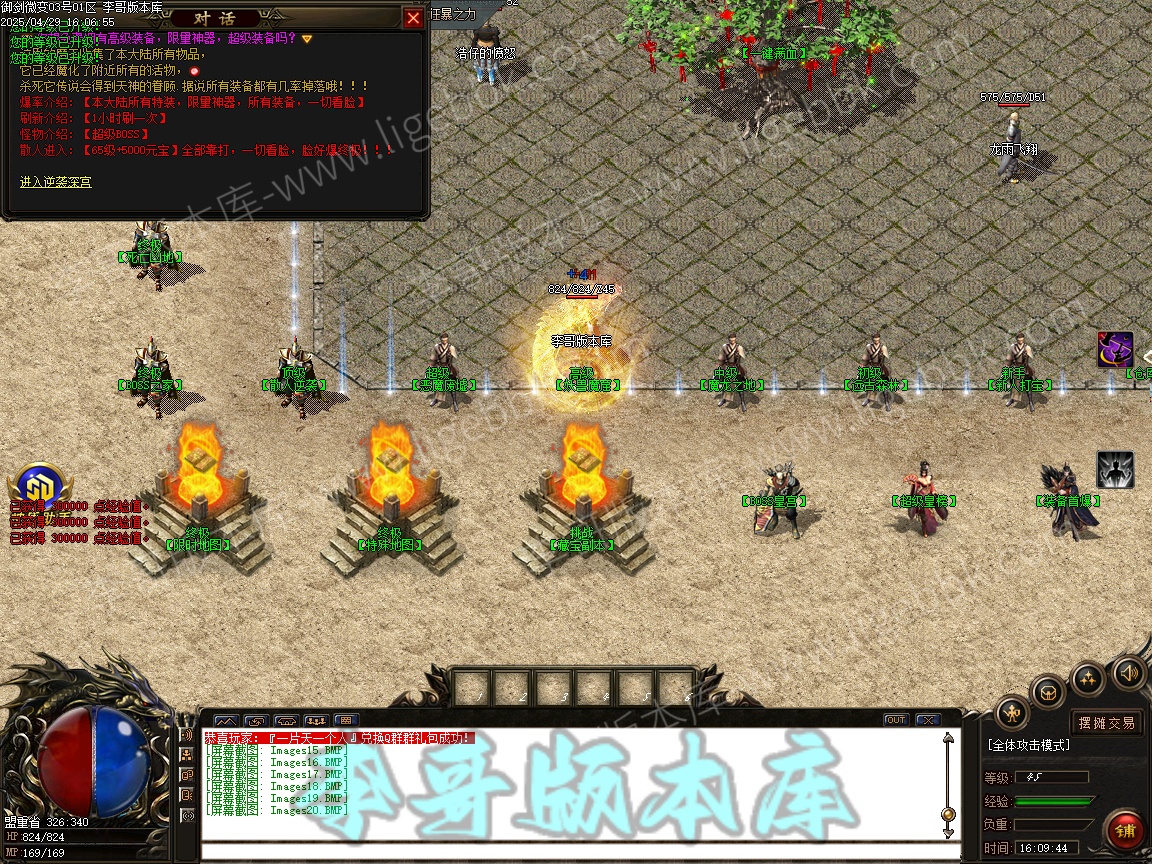
Task: Open the character figure icon
Action: point(1013,712)
